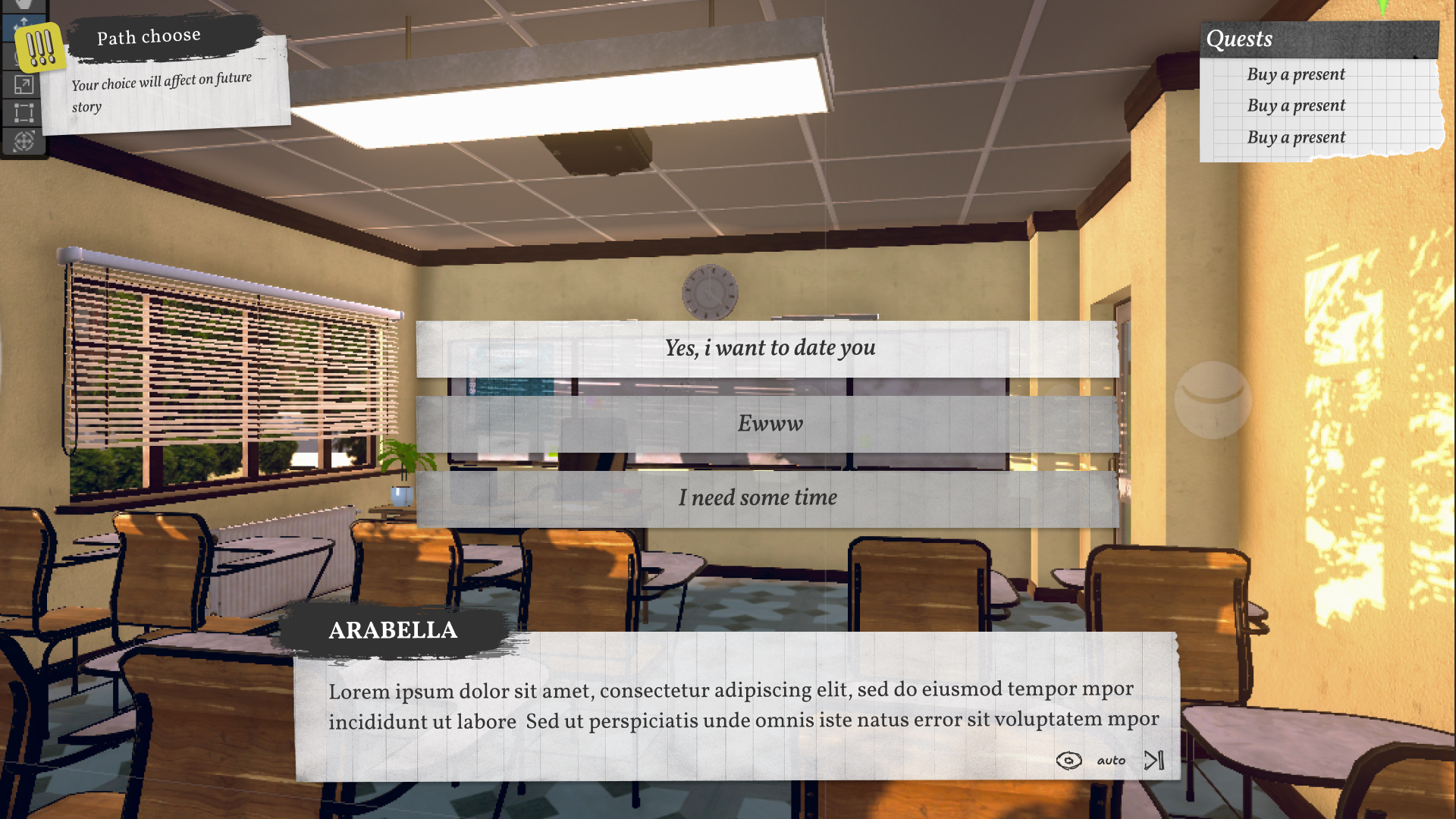1456x819 pixels.
Task: Select the hand tool at the top of the sidebar
Action: point(23,5)
